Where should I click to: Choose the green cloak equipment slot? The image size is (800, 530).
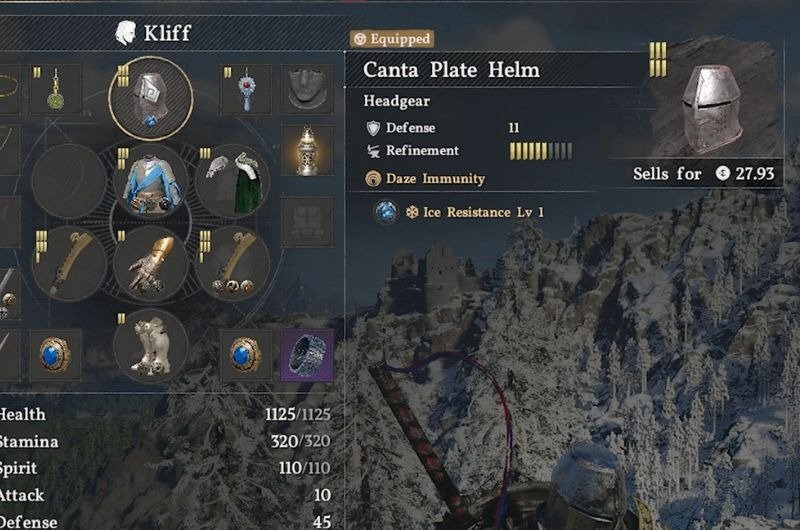point(233,181)
